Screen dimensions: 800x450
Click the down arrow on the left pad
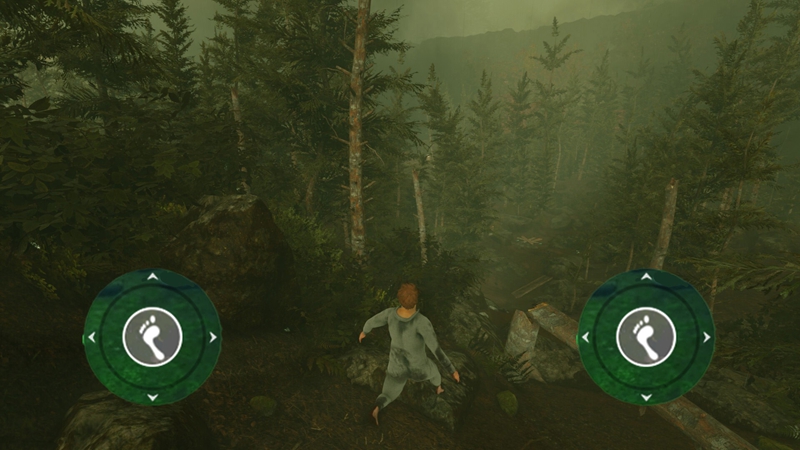152,397
